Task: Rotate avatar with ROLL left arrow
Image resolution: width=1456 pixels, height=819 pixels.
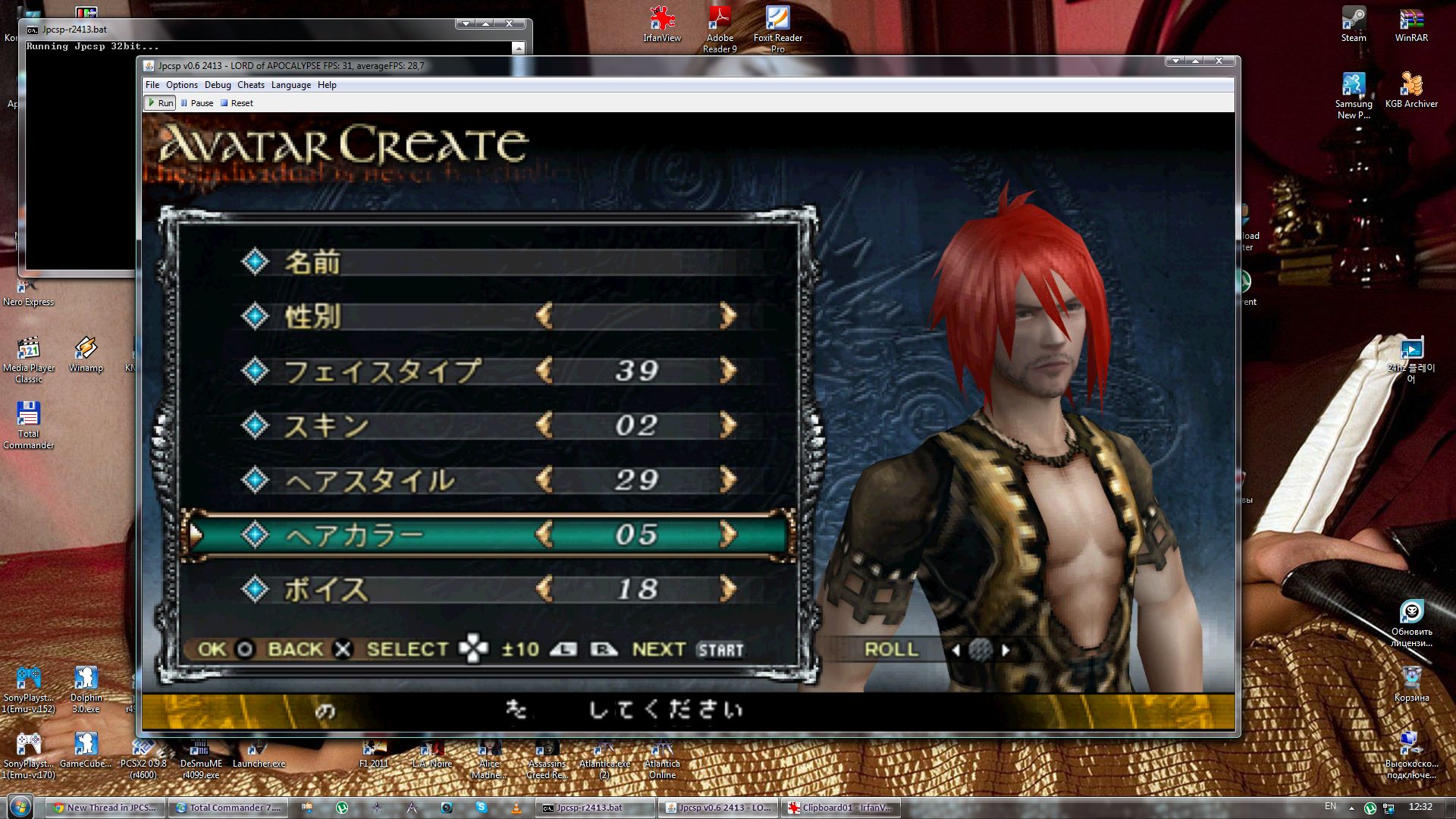Action: point(955,650)
